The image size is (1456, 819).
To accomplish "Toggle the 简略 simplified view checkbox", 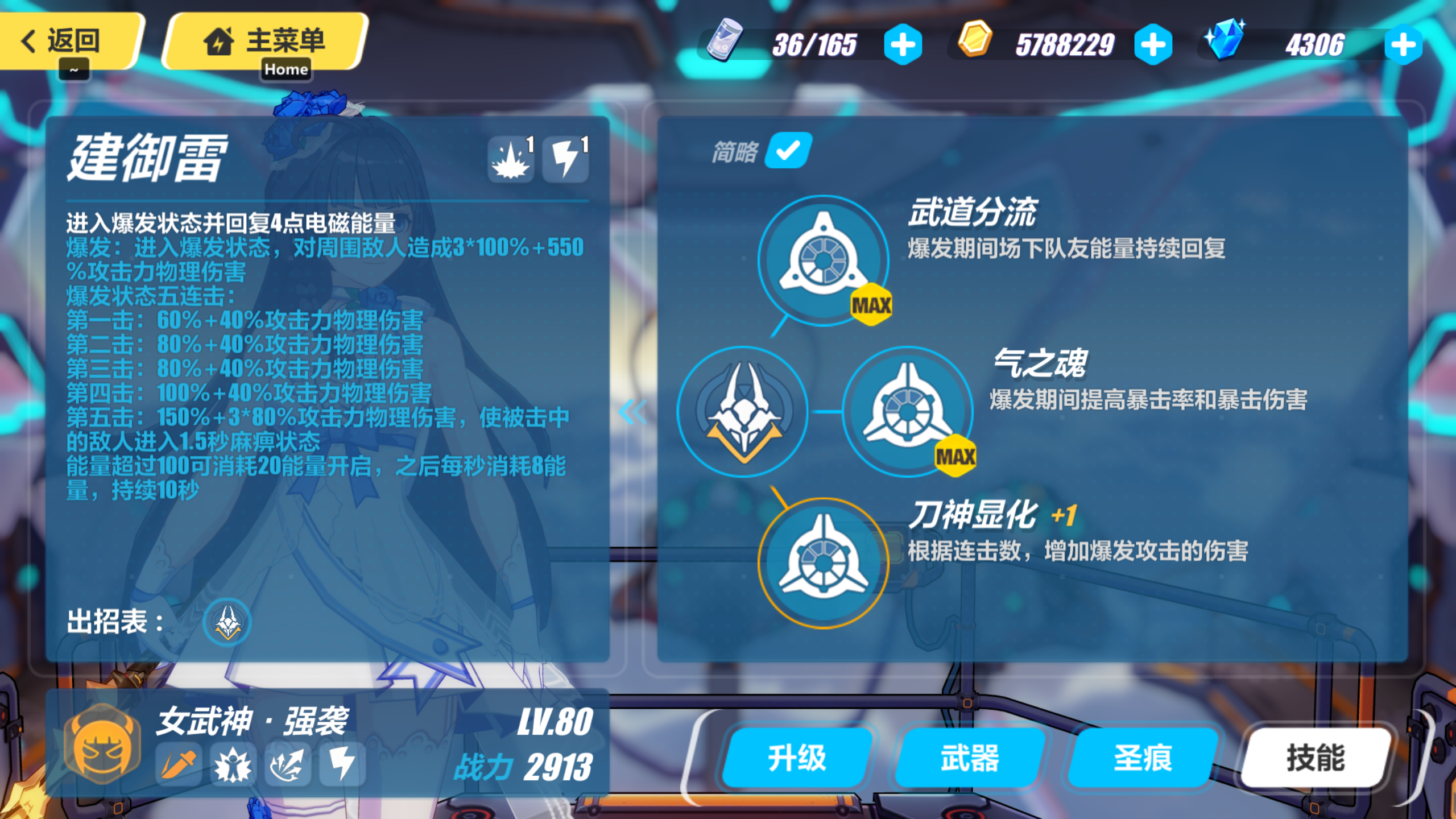I will [787, 151].
